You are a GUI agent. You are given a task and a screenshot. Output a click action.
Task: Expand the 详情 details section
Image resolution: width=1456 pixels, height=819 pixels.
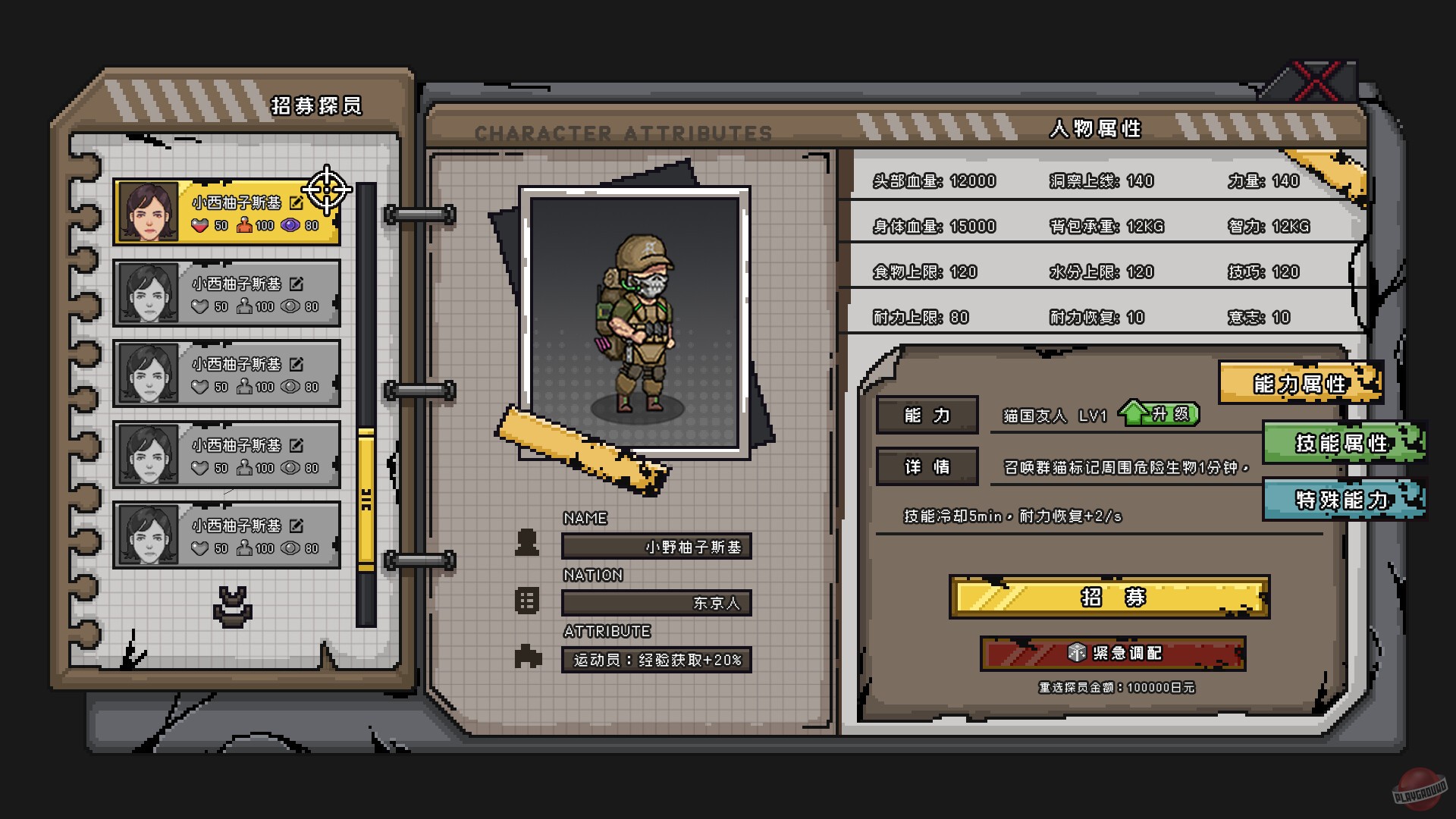927,466
